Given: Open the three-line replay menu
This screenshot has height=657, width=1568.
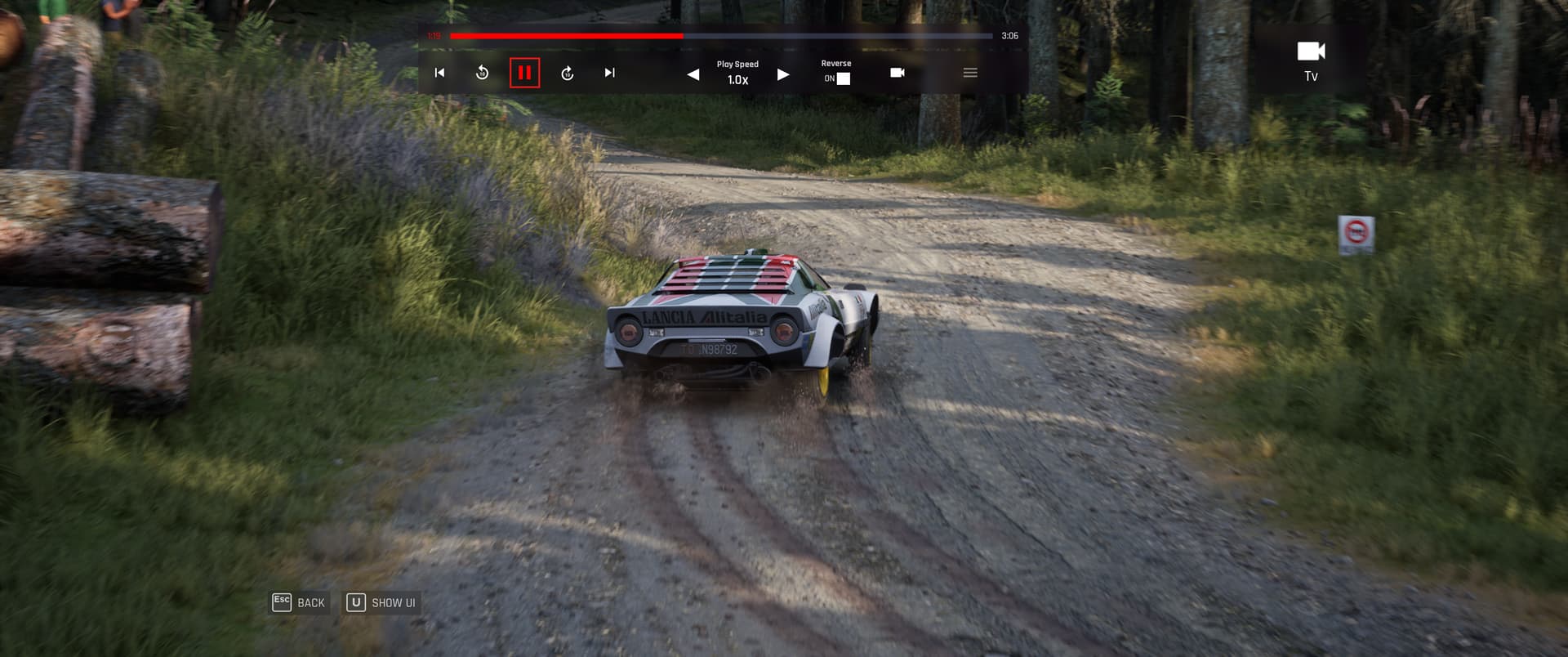Looking at the screenshot, I should [x=970, y=73].
